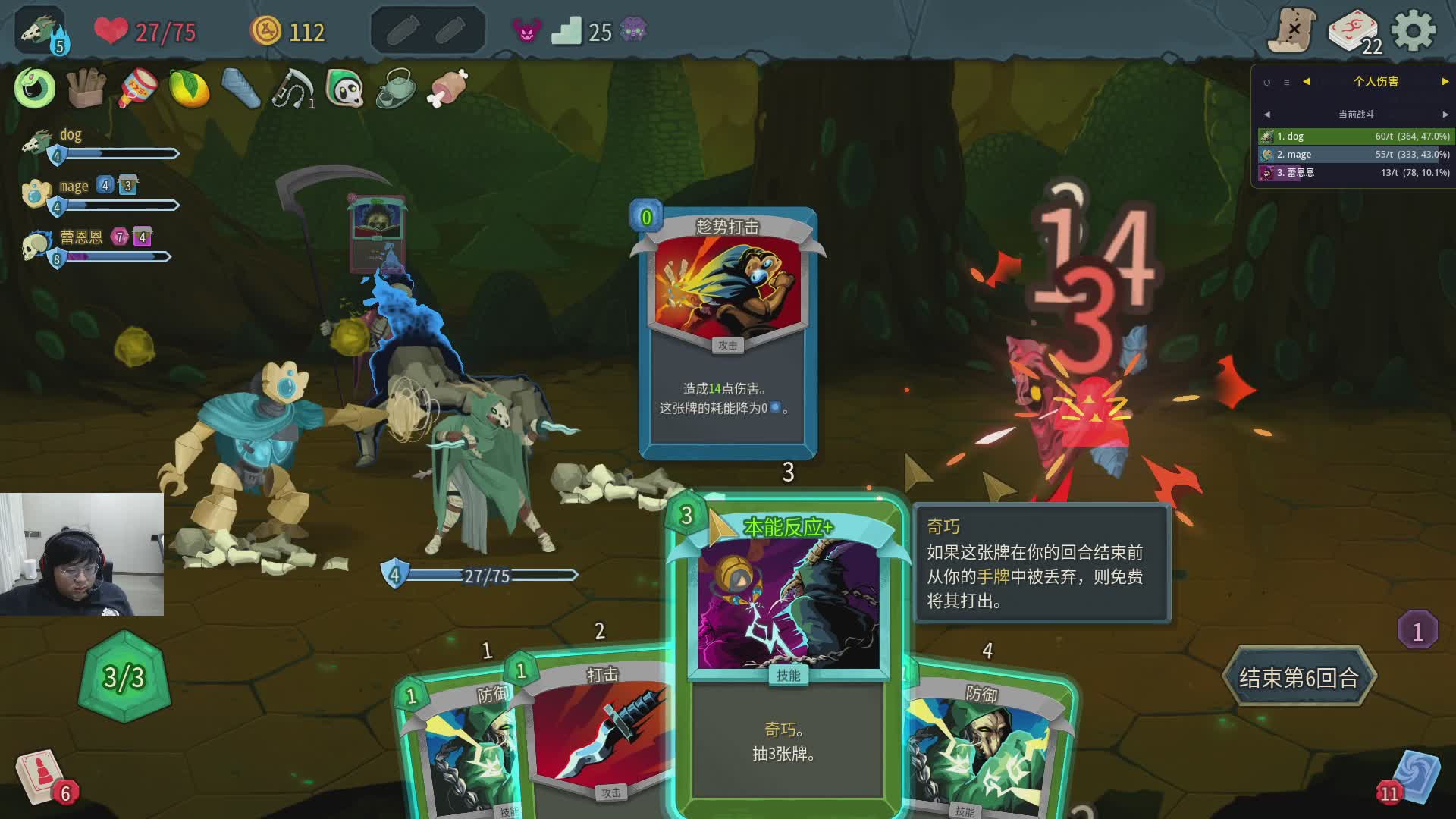Select the mage row in damage meter
Screen dimensions: 1456x819
tap(1354, 155)
